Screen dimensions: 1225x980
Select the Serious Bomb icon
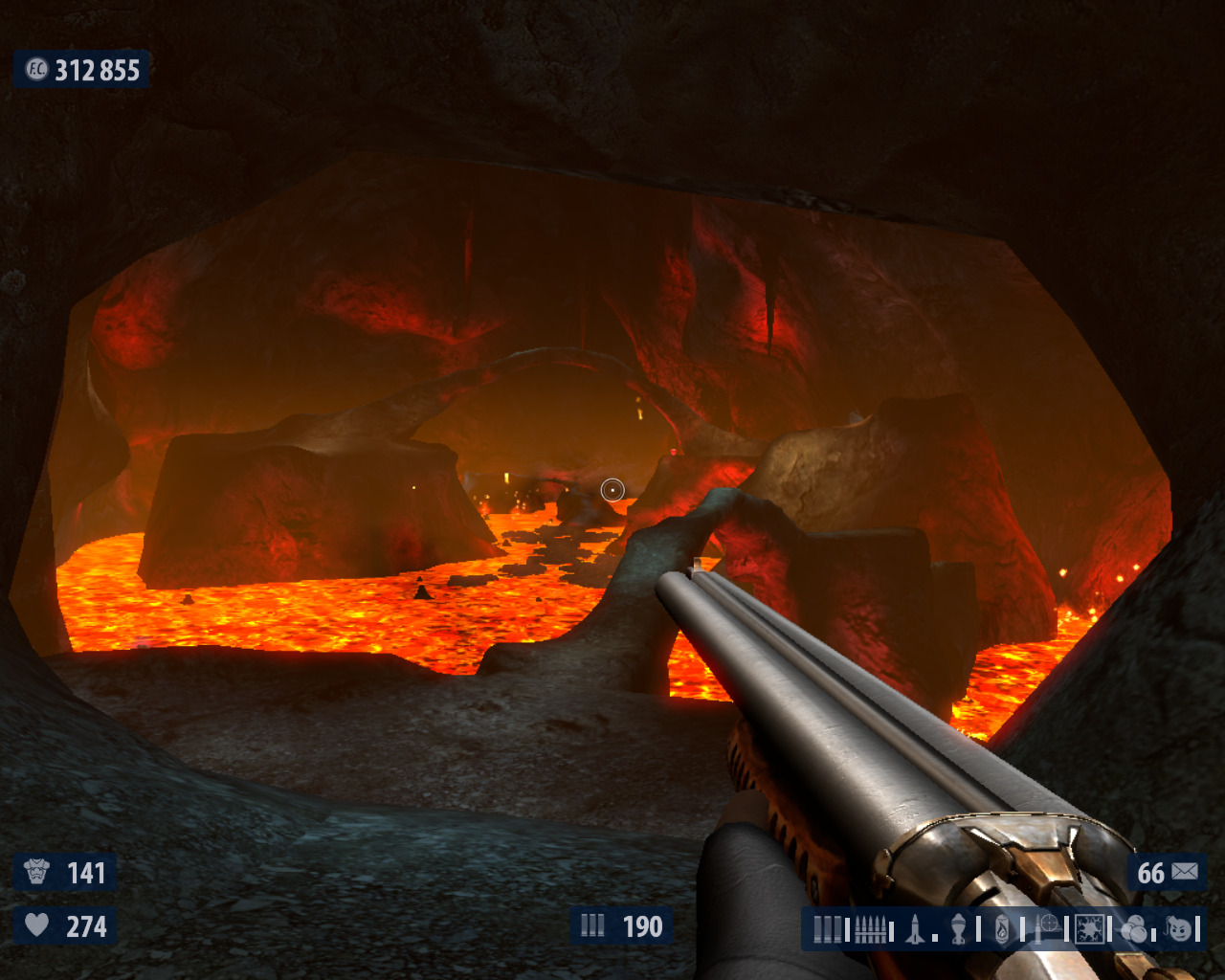click(1180, 929)
